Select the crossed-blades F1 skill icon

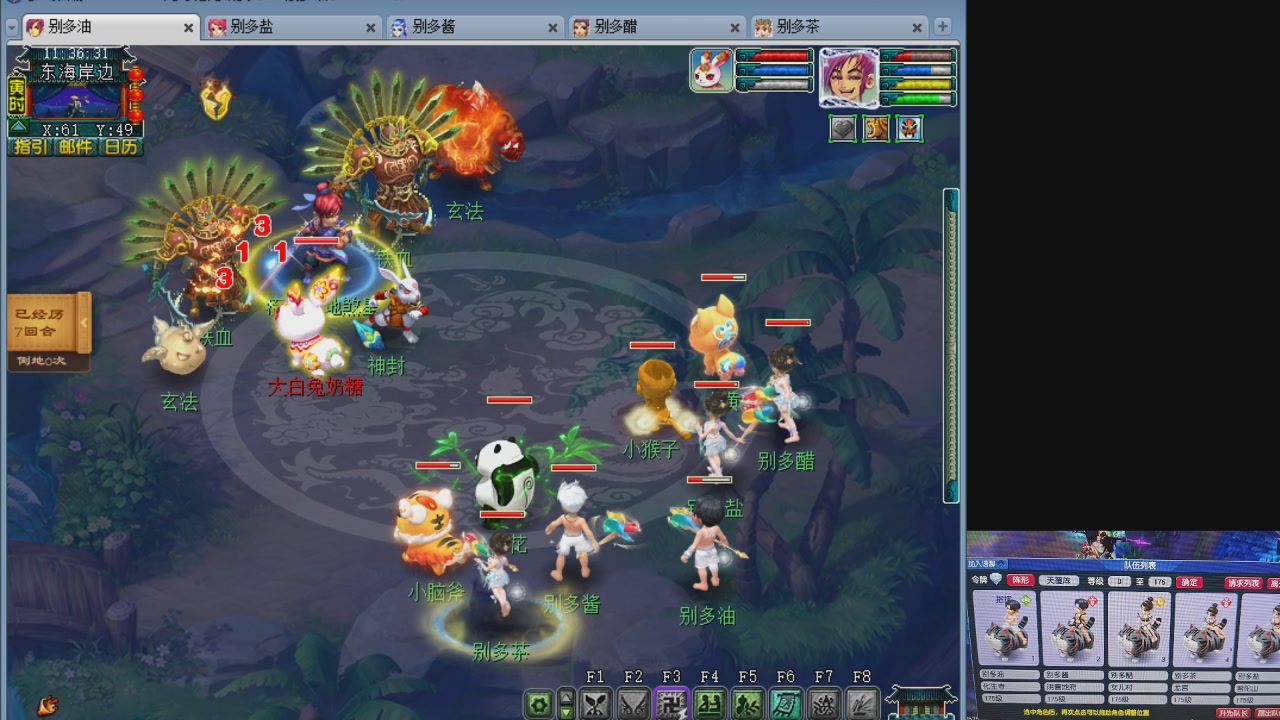(x=596, y=703)
